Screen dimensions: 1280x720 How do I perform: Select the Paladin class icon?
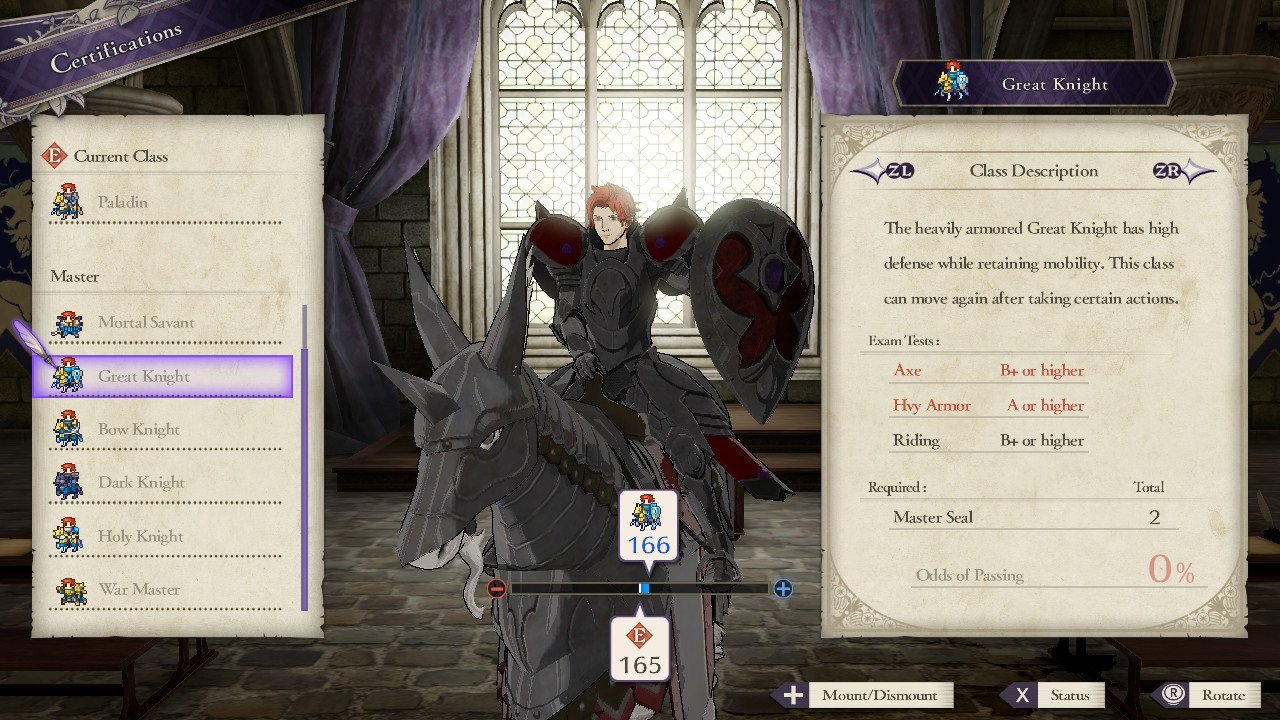coord(67,201)
